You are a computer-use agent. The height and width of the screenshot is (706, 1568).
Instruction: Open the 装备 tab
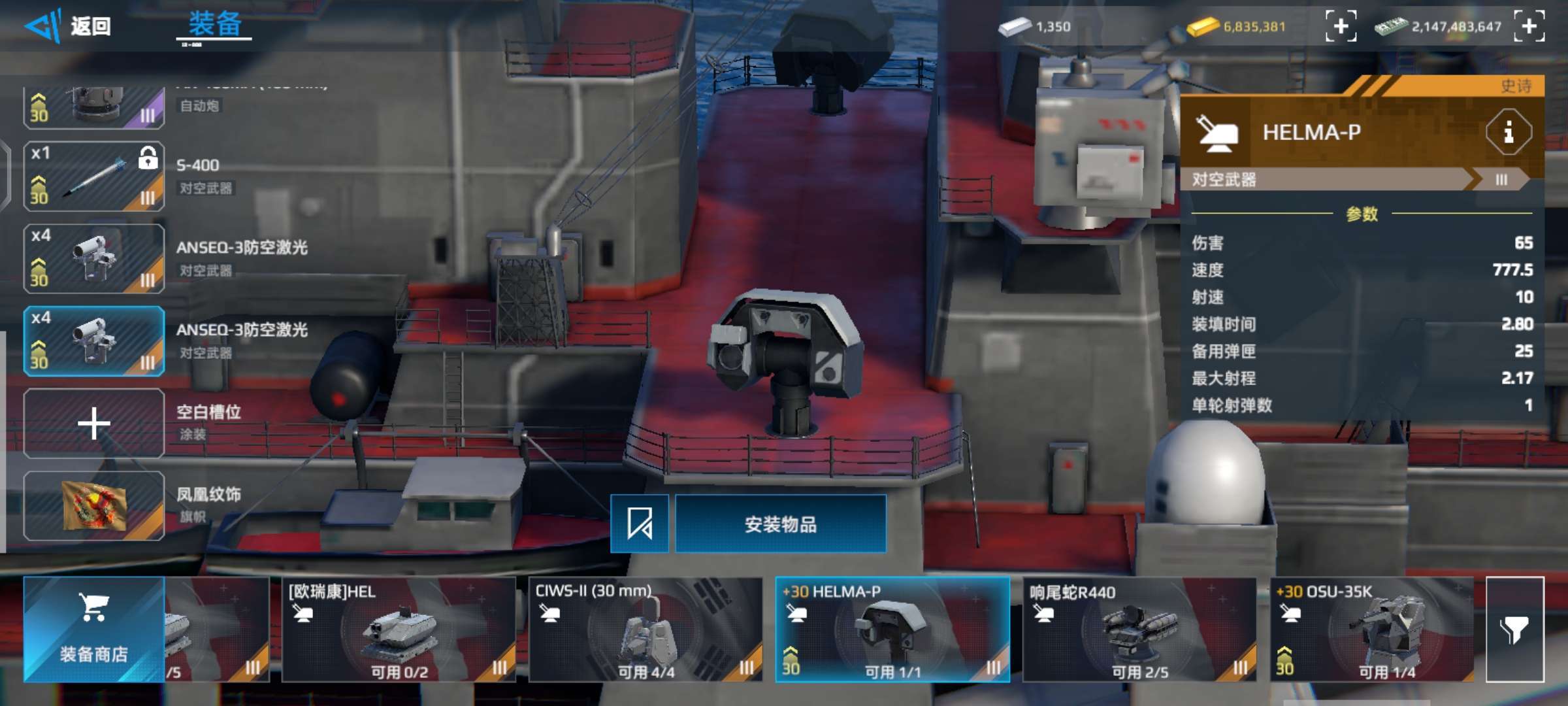point(214,26)
